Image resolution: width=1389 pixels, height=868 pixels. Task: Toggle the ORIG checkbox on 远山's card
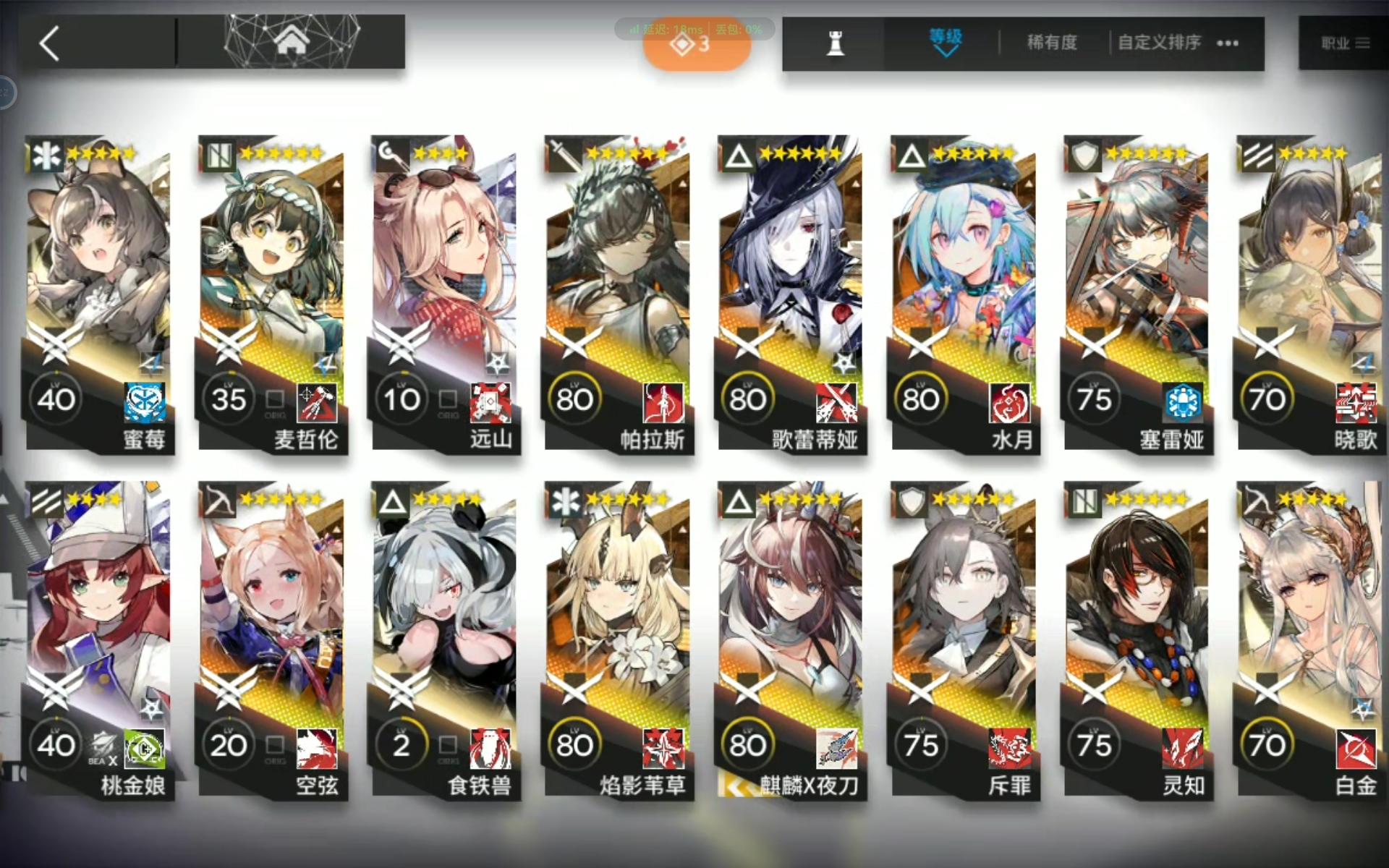click(x=447, y=399)
